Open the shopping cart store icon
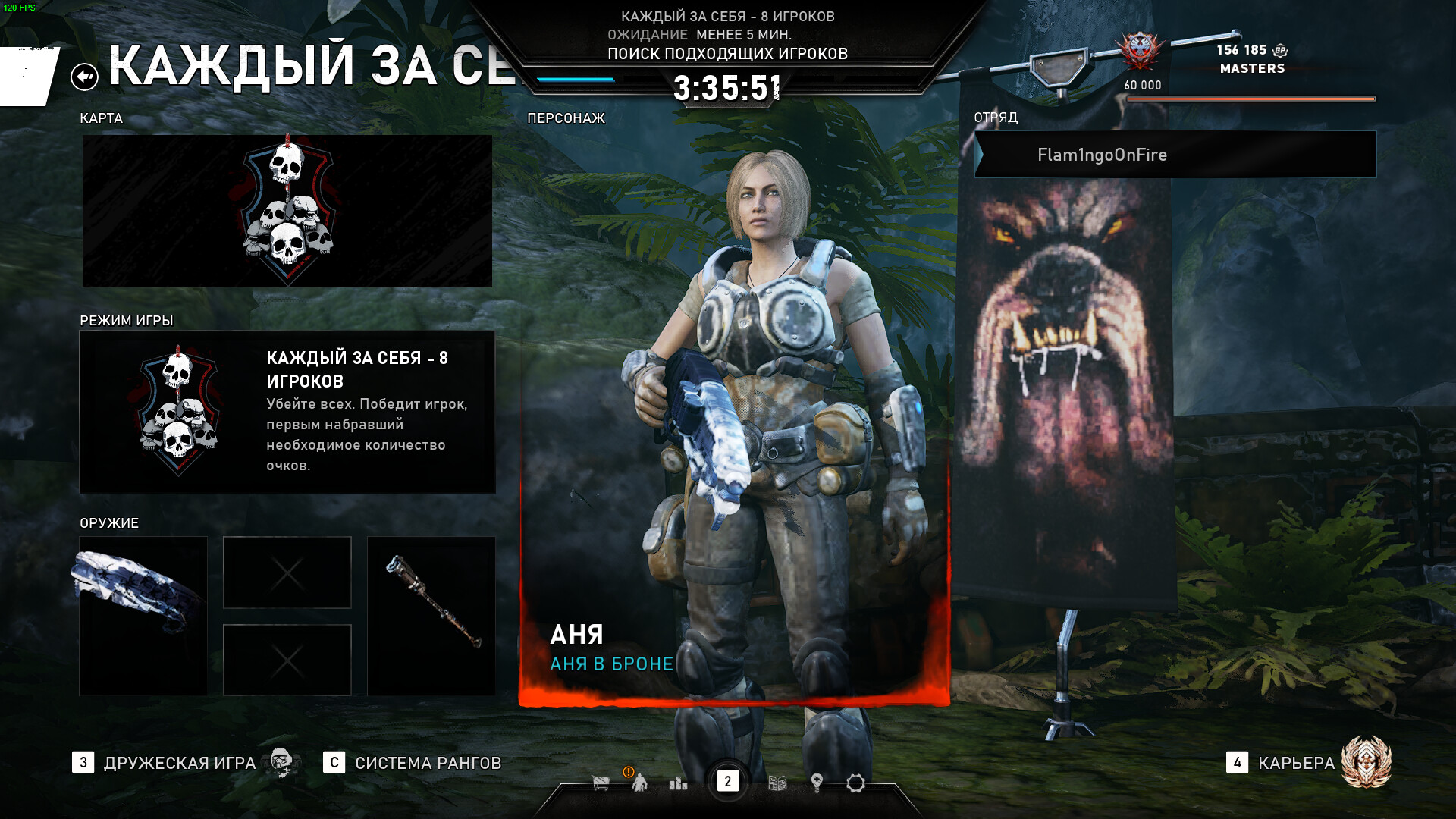This screenshot has height=819, width=1456. tap(601, 783)
